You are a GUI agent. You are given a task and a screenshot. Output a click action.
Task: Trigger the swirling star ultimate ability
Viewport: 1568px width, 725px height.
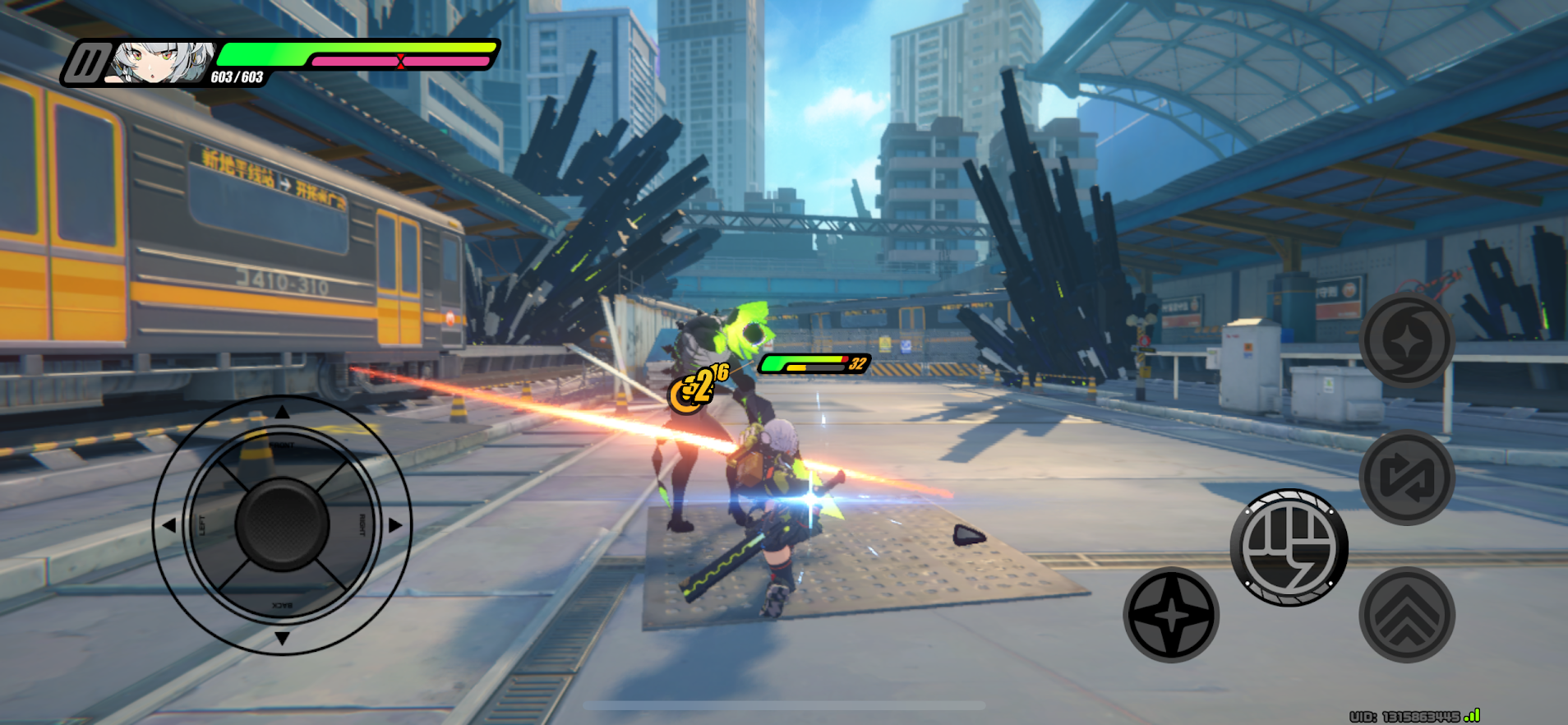(x=1406, y=340)
